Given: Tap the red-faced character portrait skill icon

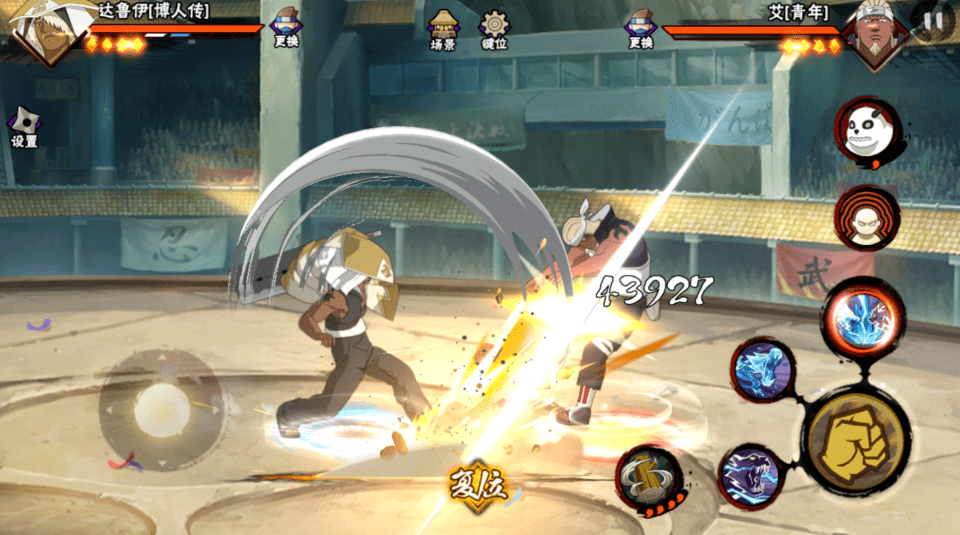Looking at the screenshot, I should tap(867, 218).
